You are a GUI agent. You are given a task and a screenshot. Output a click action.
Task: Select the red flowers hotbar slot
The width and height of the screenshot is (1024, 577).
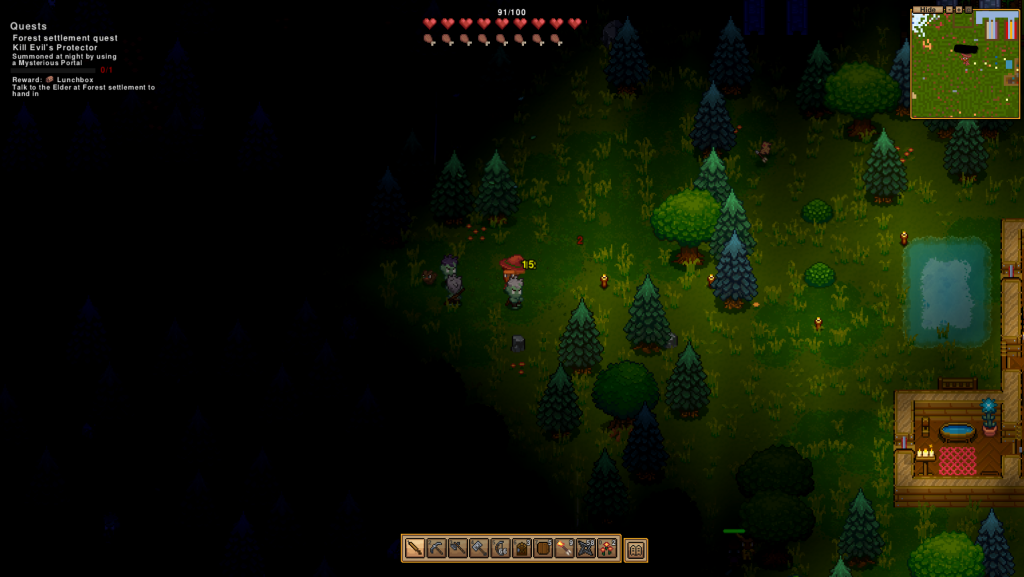(607, 548)
